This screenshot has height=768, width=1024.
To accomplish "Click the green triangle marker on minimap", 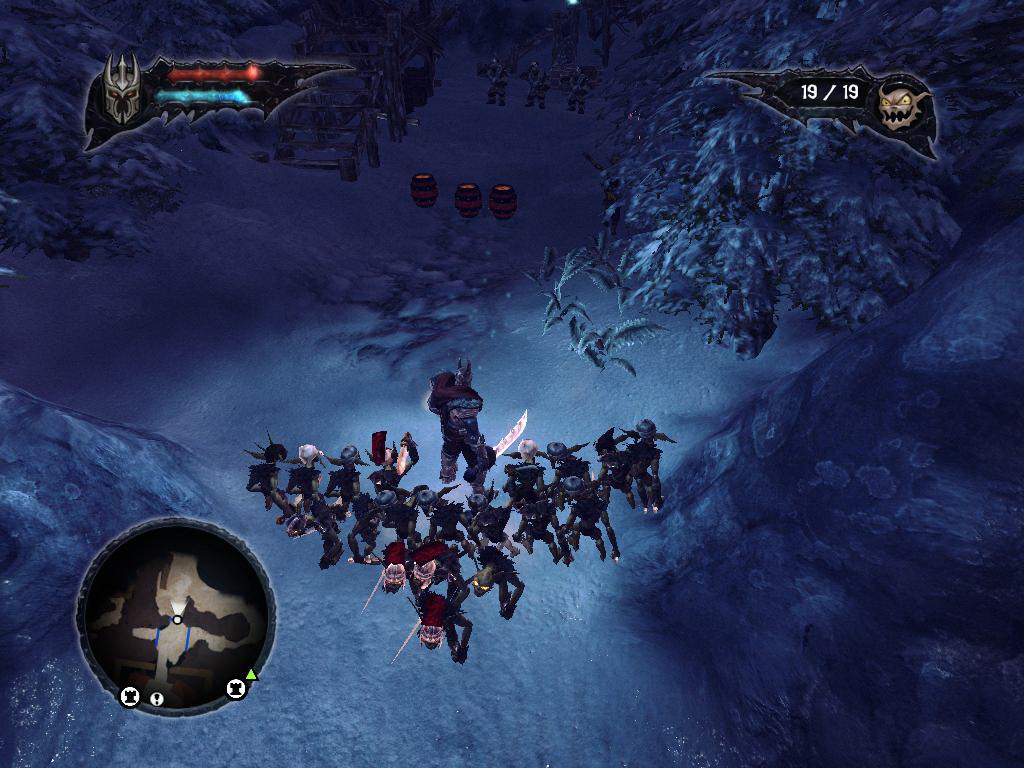I will 252,675.
